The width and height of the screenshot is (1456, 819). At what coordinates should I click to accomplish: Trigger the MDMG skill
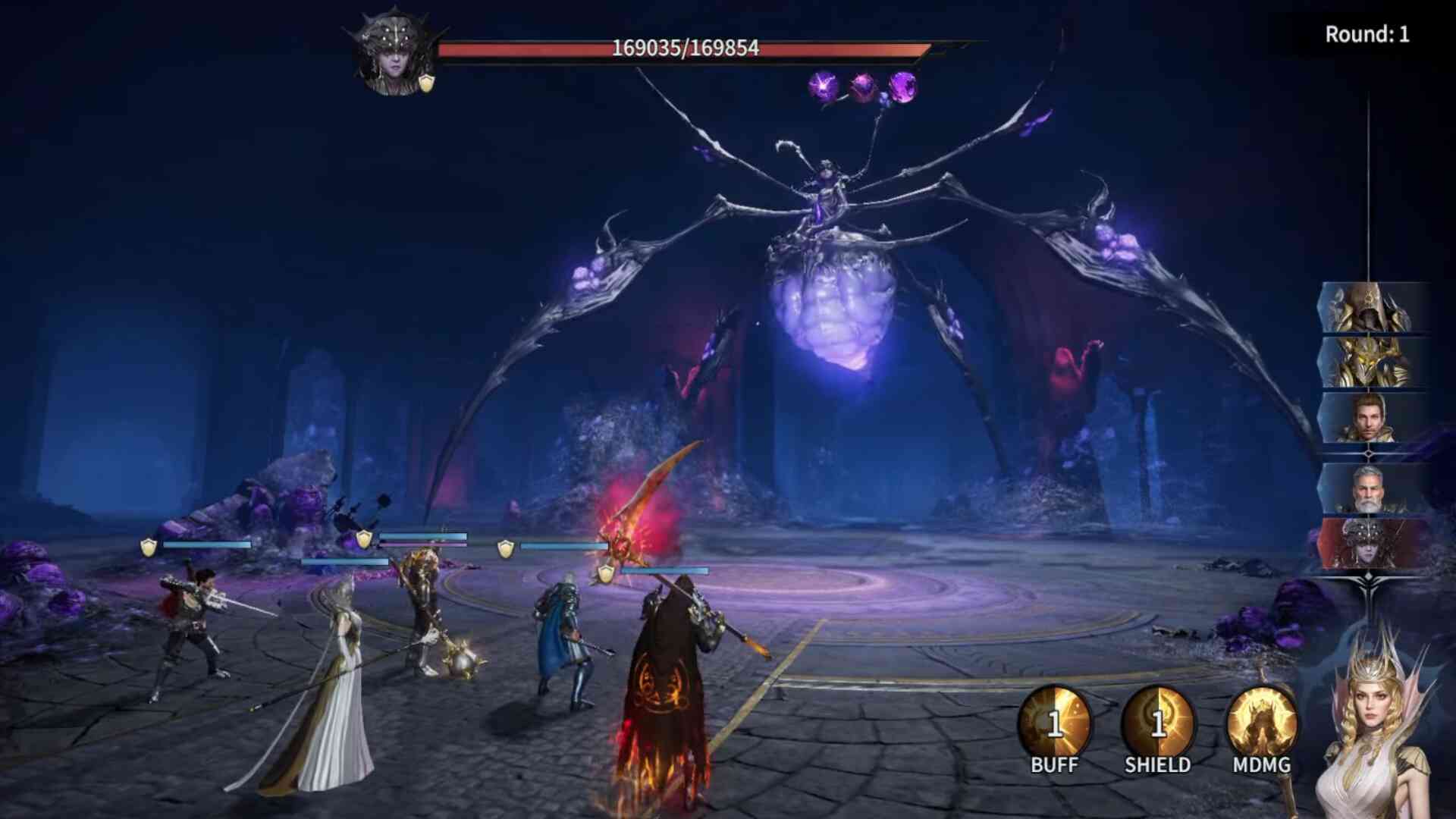pos(1261,725)
